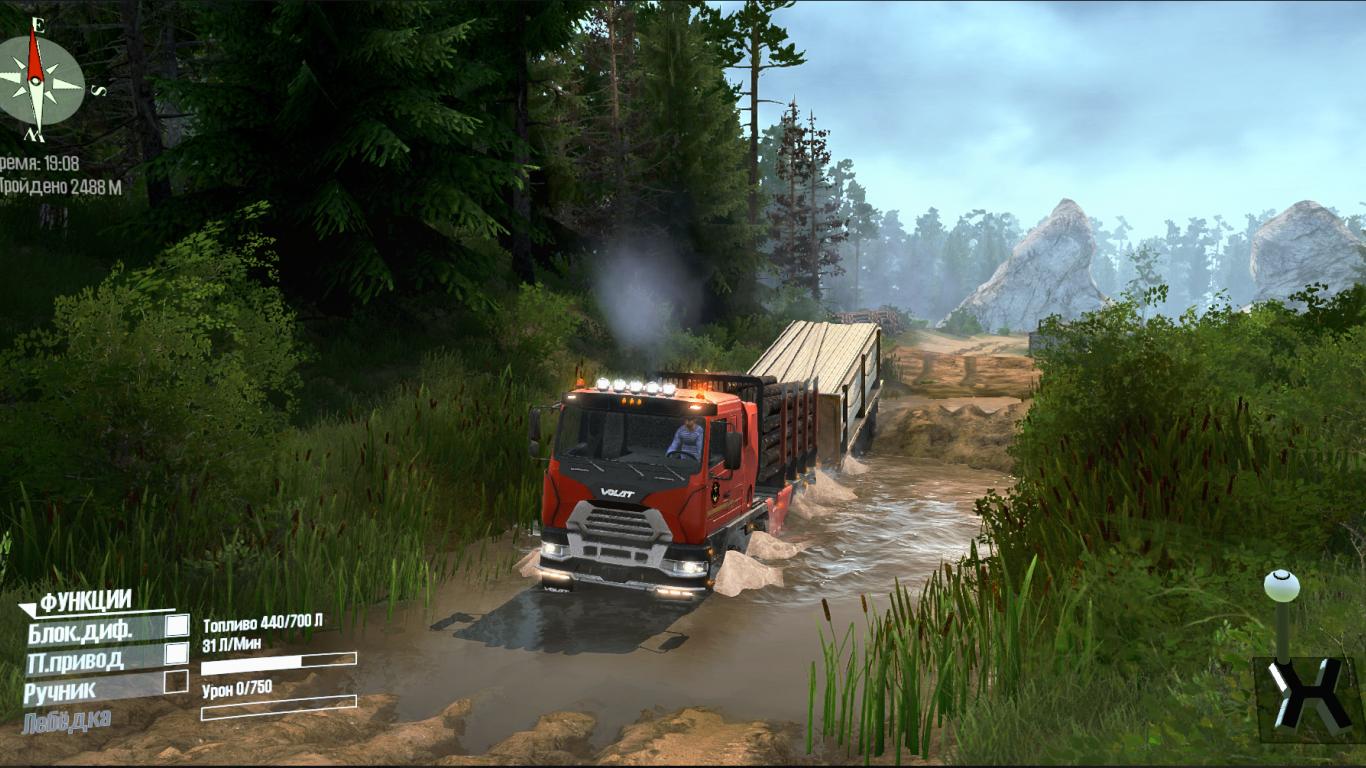The width and height of the screenshot is (1366, 768).
Task: Click the gear shifter knob
Action: tap(1281, 585)
